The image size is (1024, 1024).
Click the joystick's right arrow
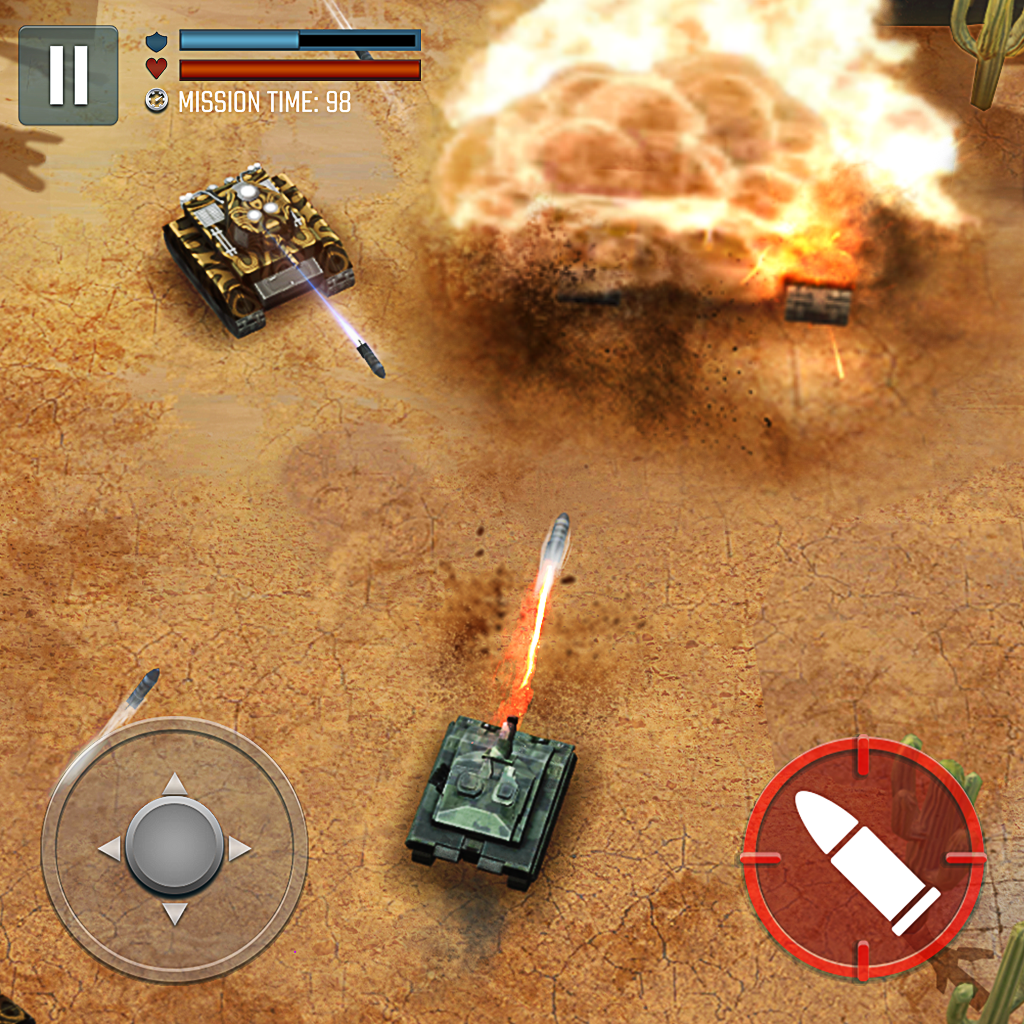coord(240,849)
